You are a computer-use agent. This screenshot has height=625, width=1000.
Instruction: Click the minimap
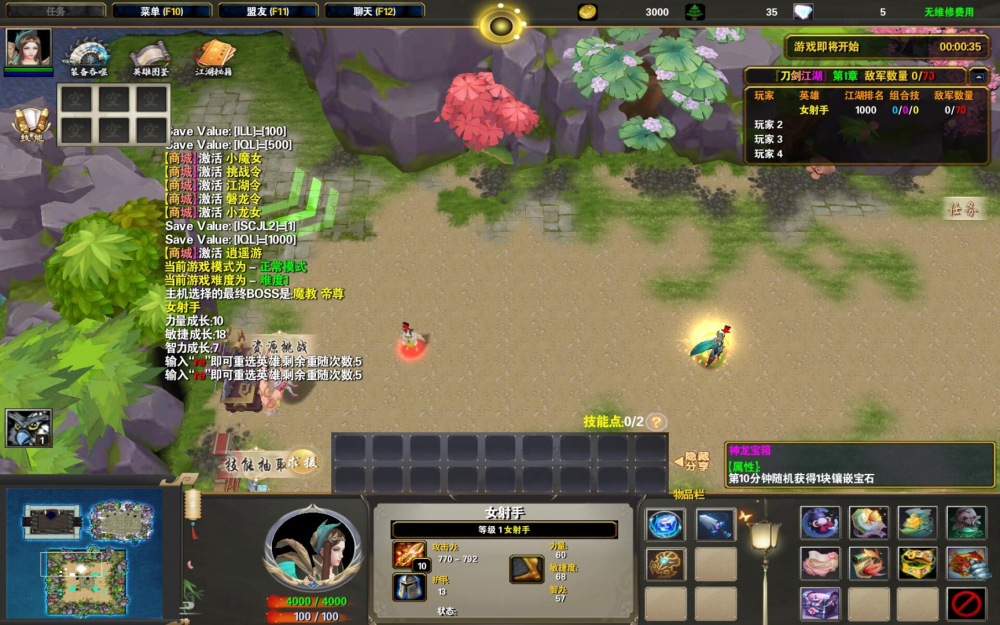pos(92,551)
